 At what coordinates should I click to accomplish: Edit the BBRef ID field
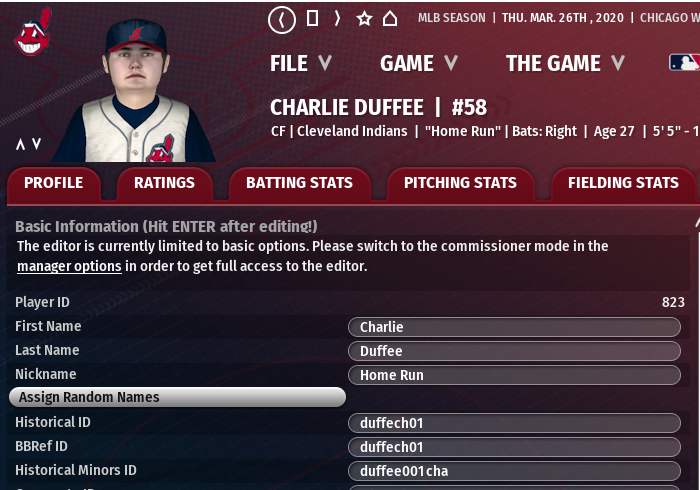(x=514, y=447)
